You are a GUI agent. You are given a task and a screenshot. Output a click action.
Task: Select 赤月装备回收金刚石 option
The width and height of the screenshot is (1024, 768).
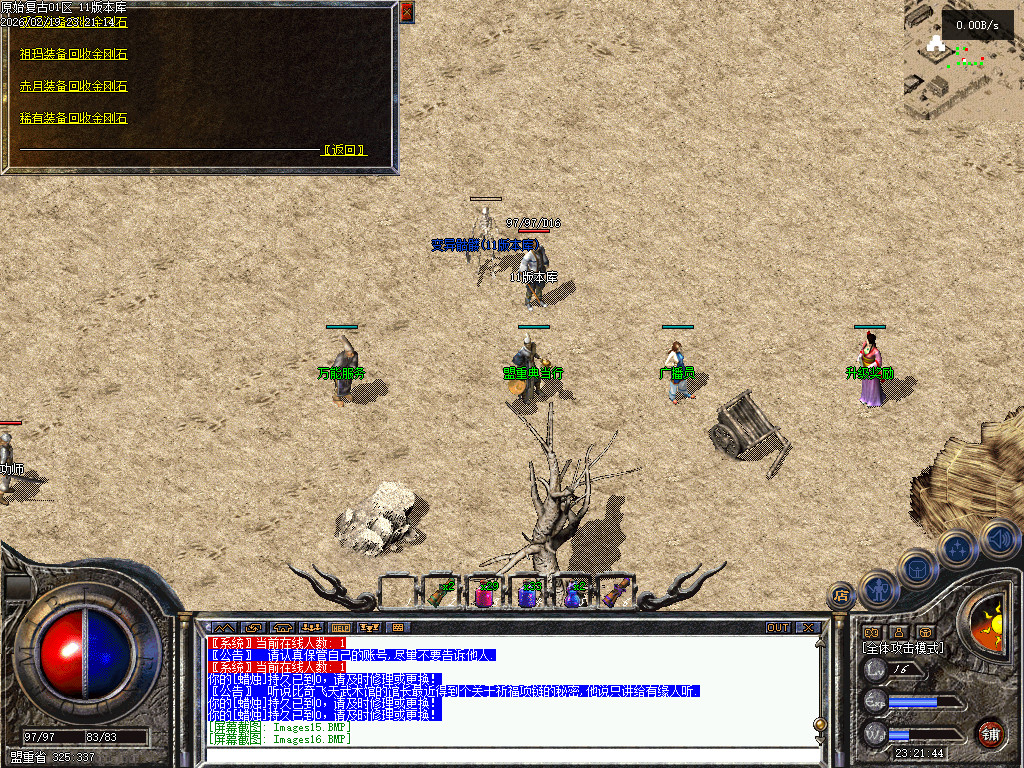point(74,86)
